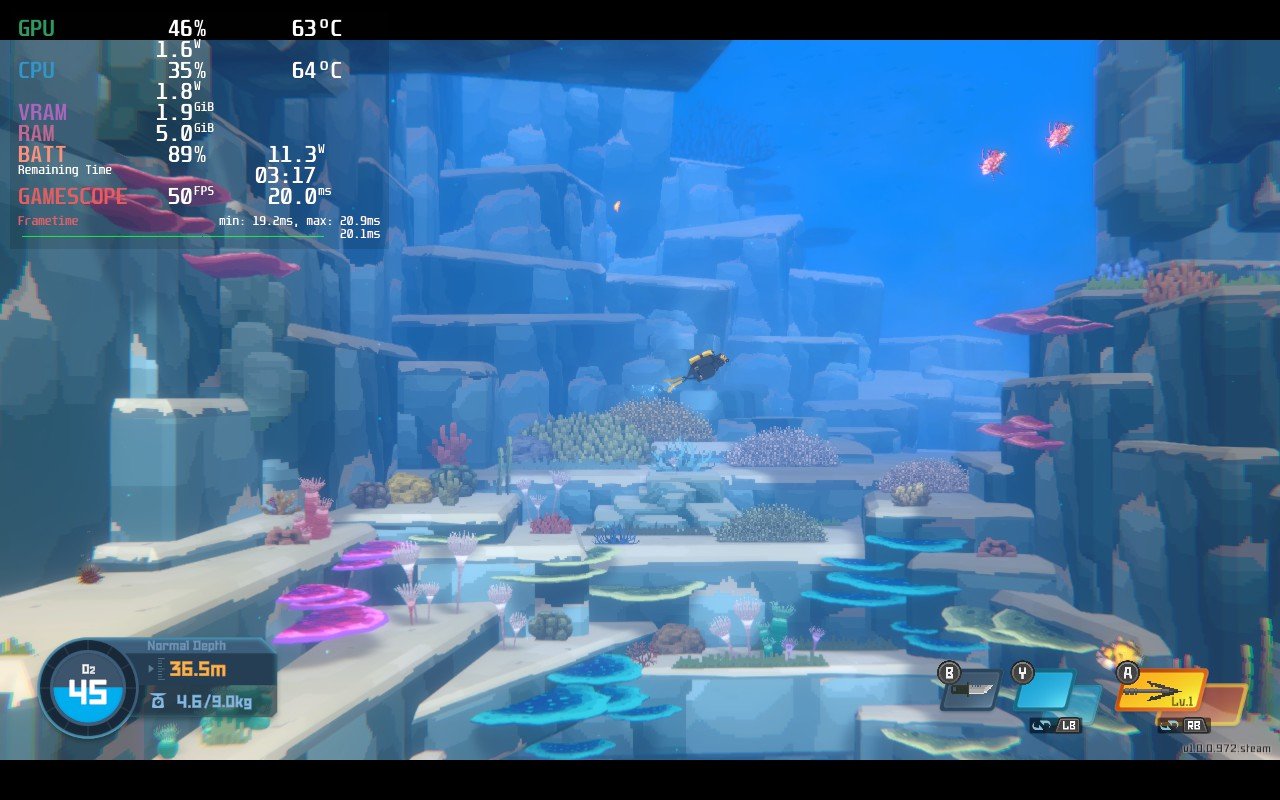Click the swap arrows icon next to LB
Image resolution: width=1280 pixels, height=800 pixels.
tap(1042, 724)
